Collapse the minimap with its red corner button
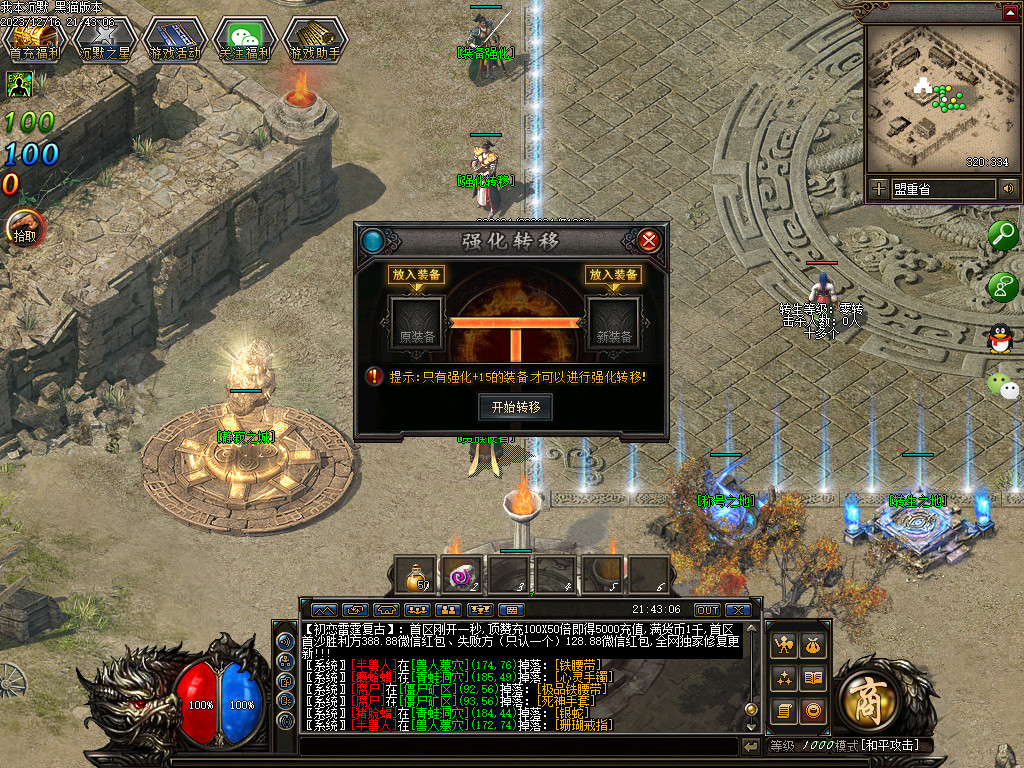The image size is (1024, 768). point(1010,13)
